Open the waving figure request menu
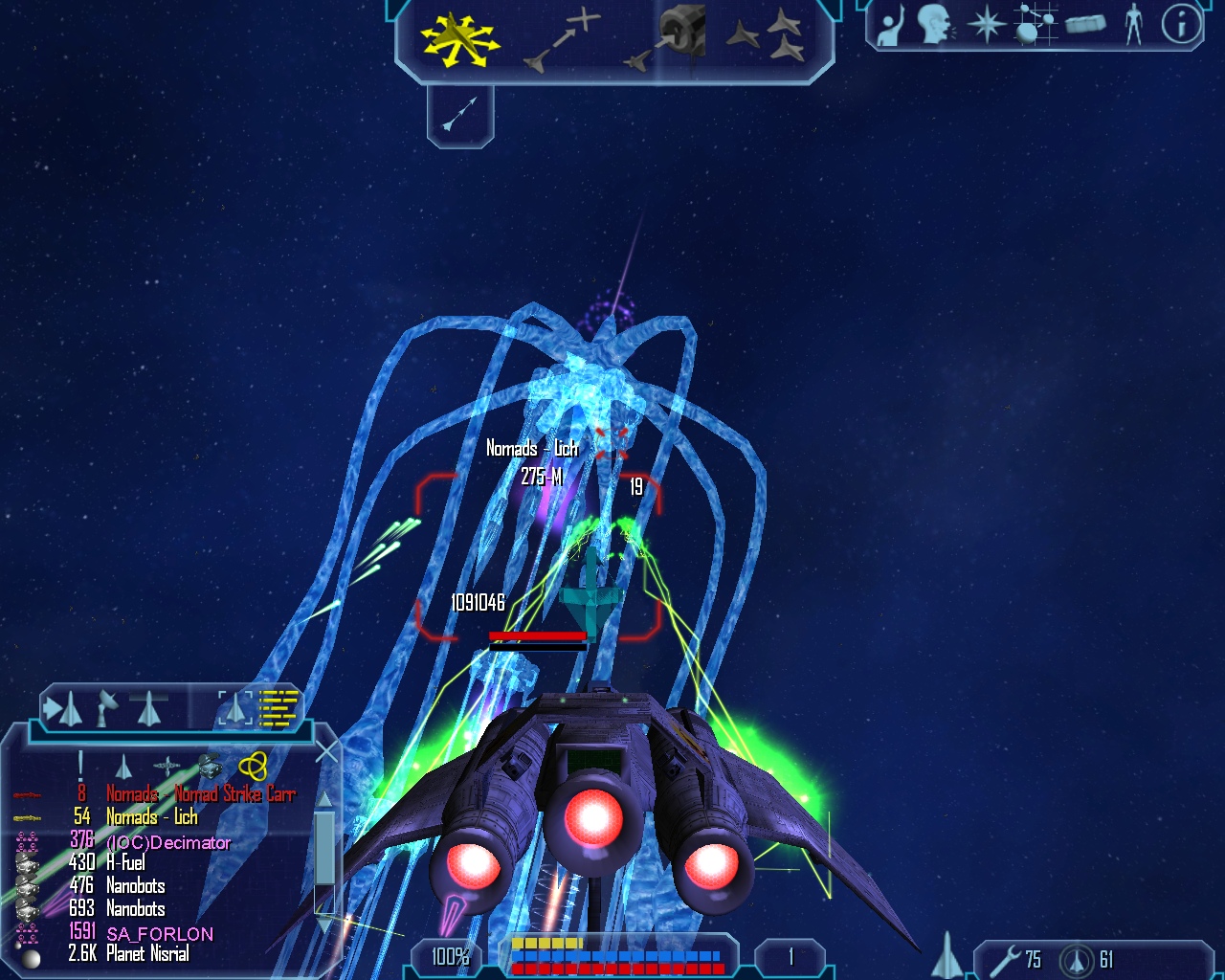The image size is (1225, 980). pyautogui.click(x=891, y=25)
